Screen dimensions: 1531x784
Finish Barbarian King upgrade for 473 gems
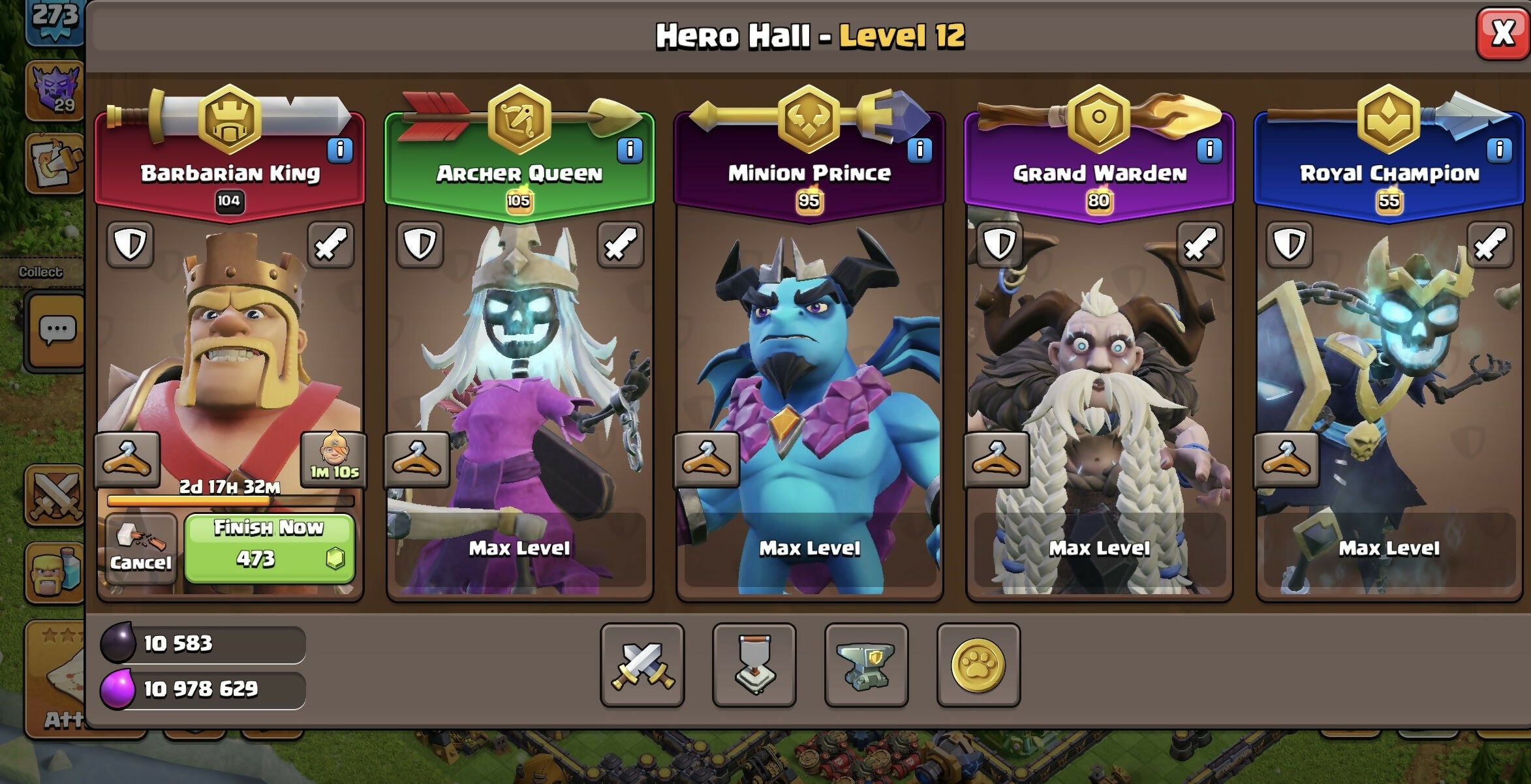click(270, 548)
